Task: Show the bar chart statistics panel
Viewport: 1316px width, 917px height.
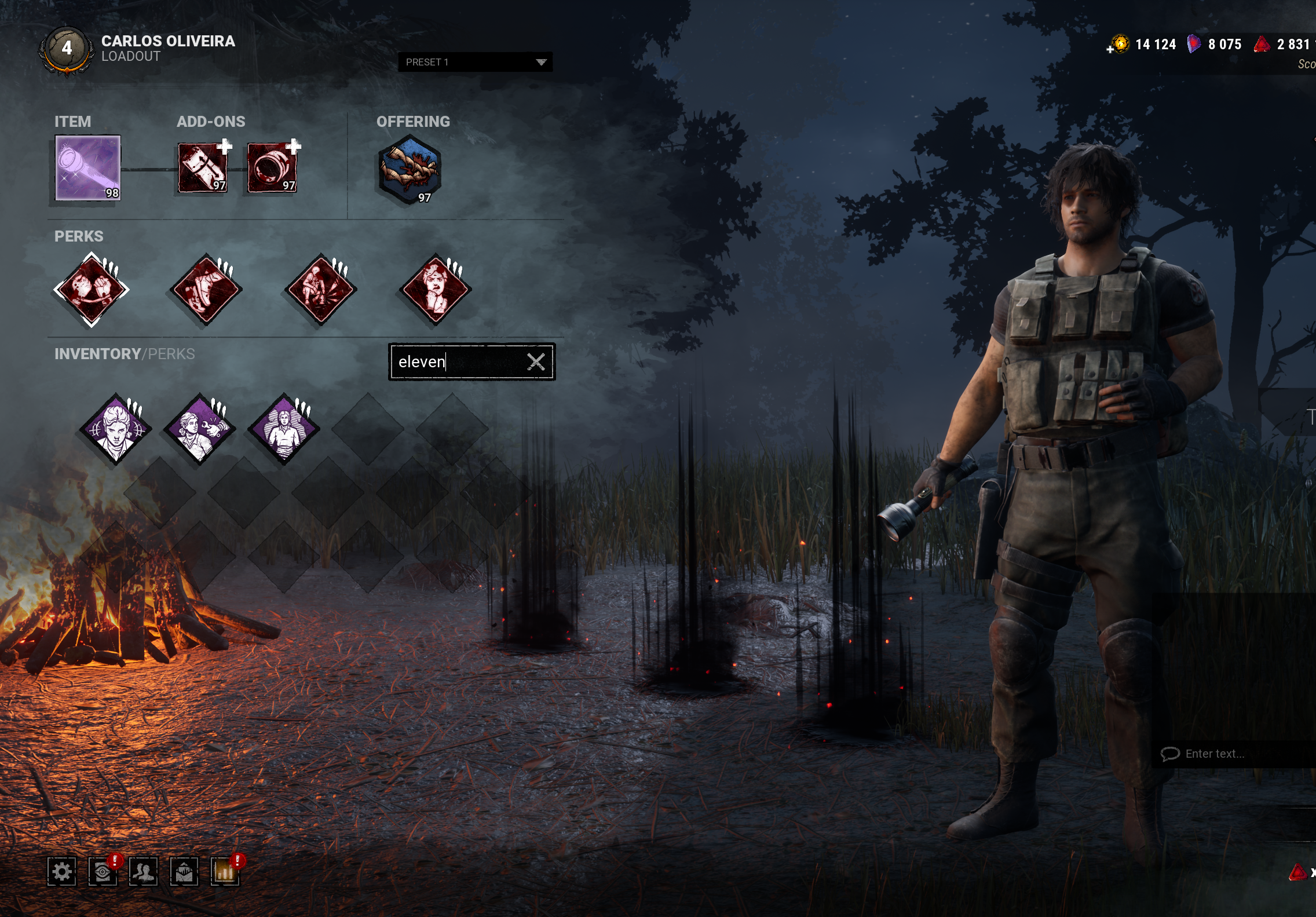Action: coord(225,872)
